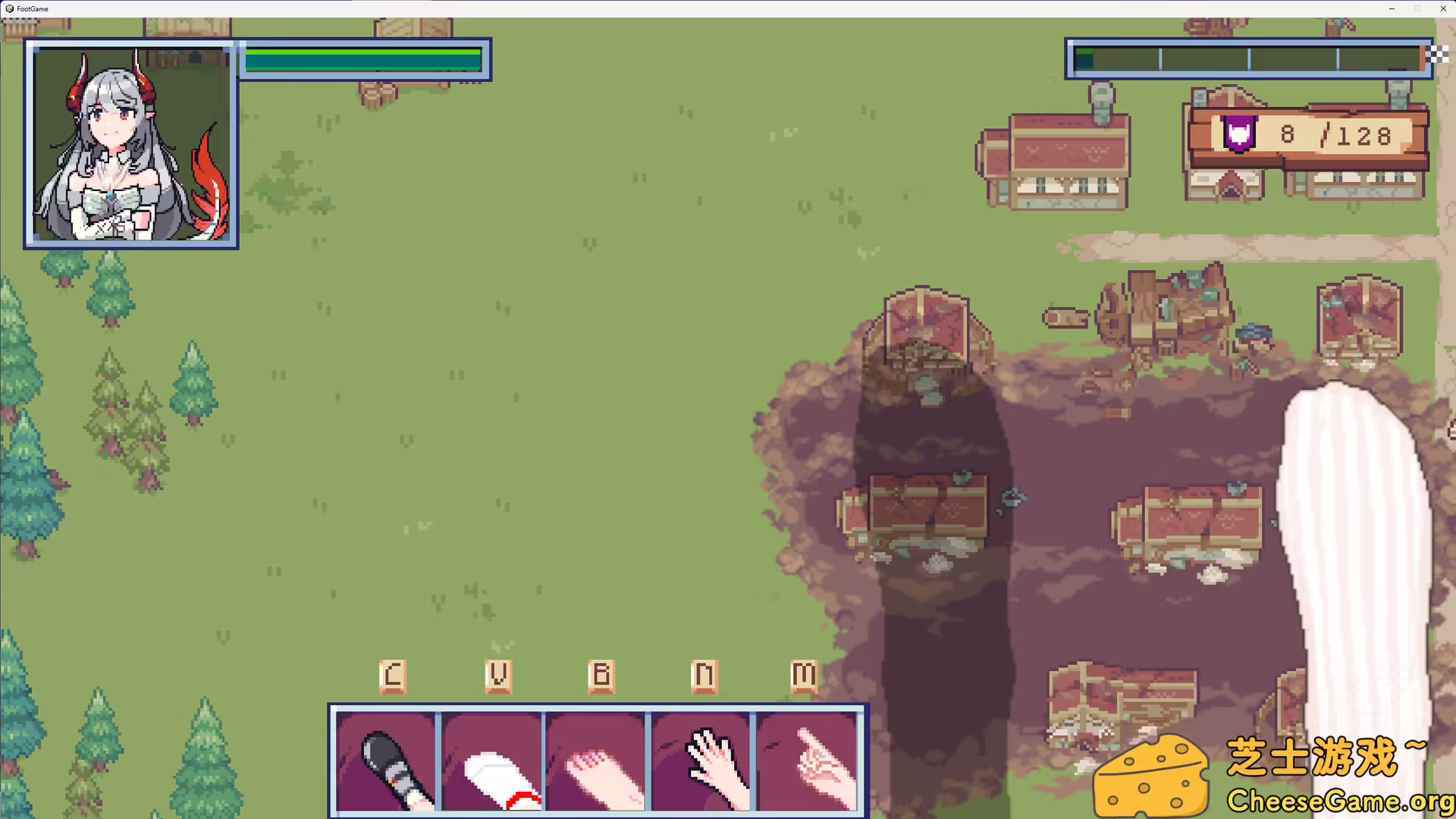Click the horned character portrait

point(130,144)
